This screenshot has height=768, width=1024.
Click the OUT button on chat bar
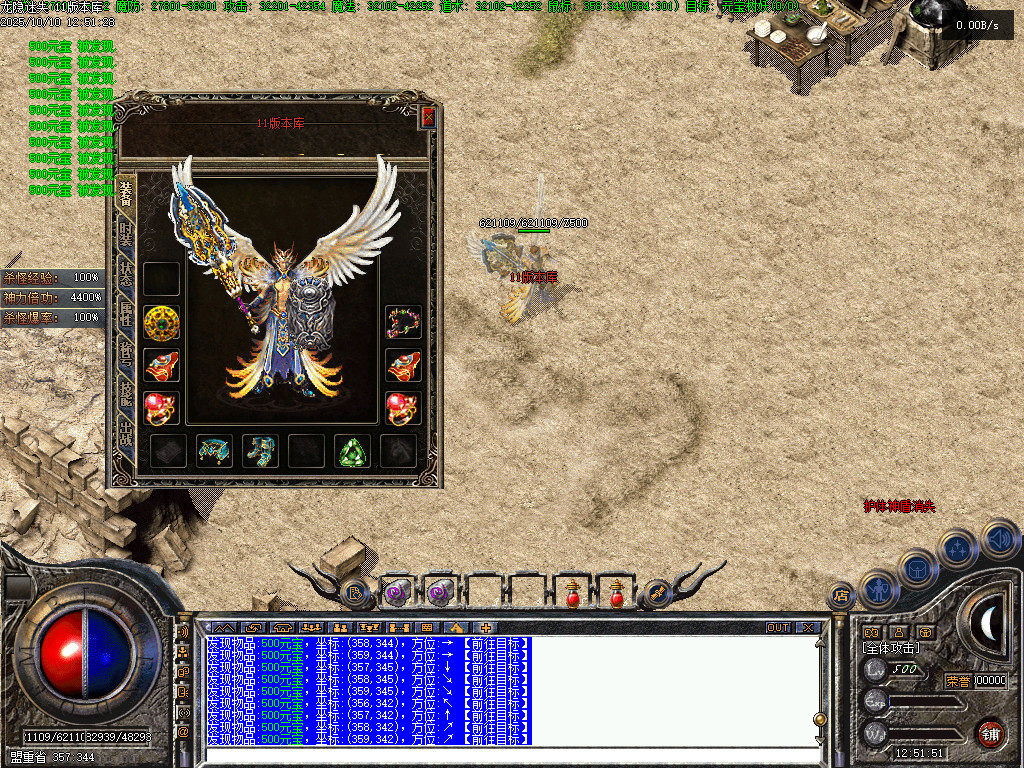tap(778, 628)
